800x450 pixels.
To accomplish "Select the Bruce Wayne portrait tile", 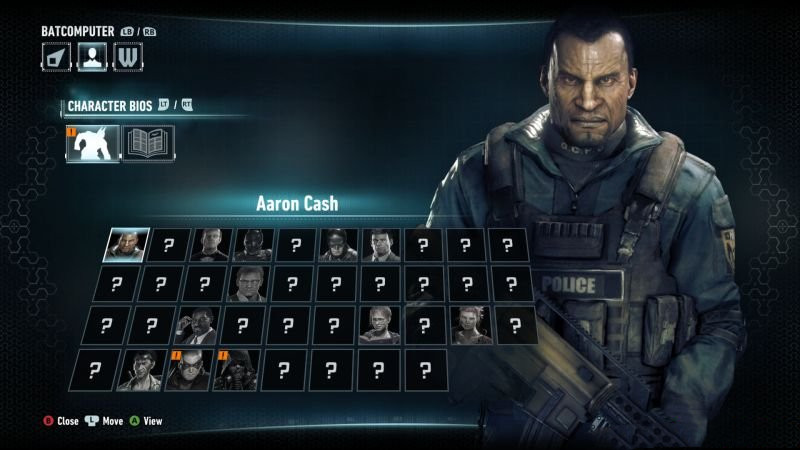I will 380,244.
